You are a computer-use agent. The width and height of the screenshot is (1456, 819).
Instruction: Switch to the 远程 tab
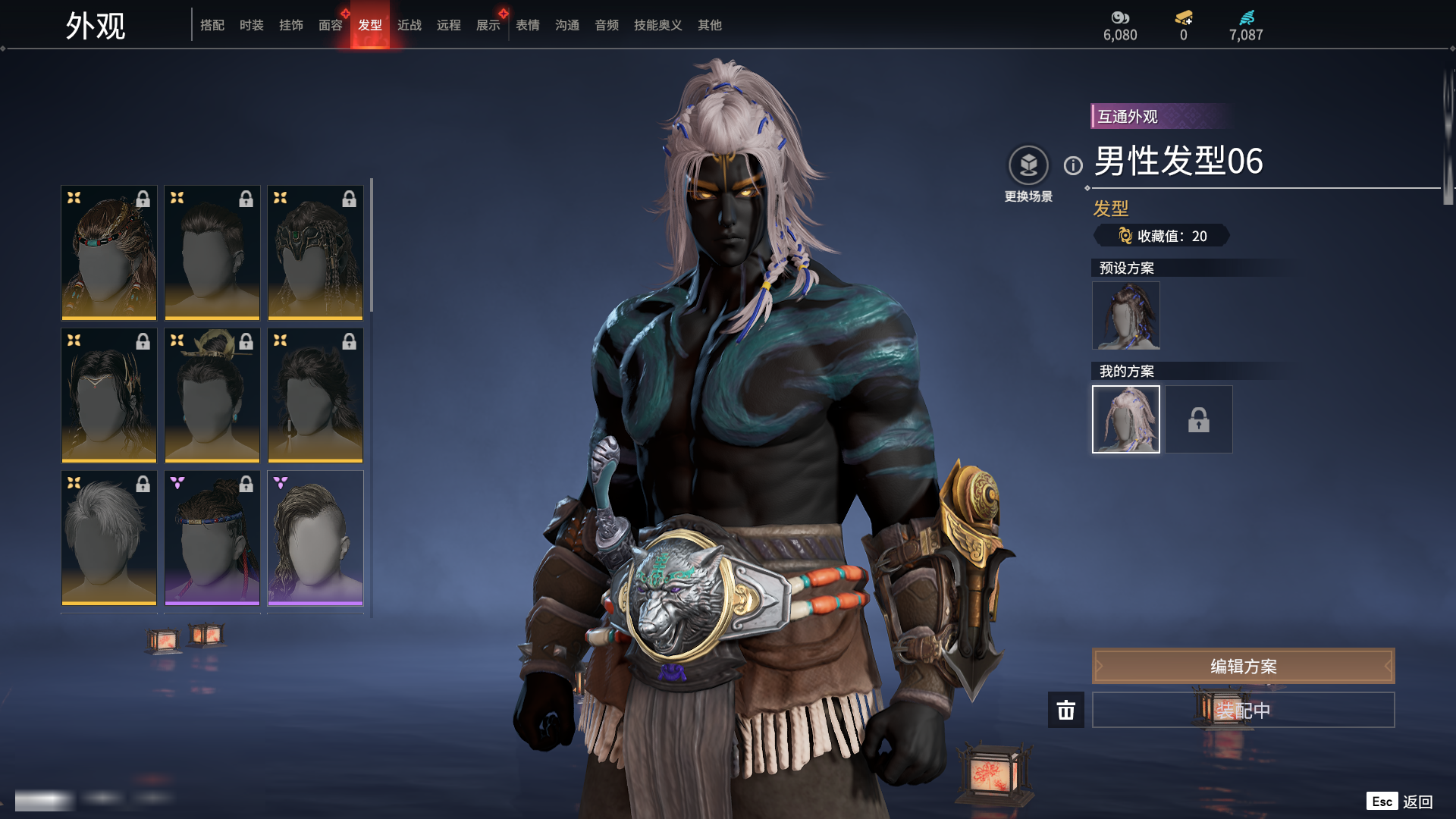pos(449,25)
